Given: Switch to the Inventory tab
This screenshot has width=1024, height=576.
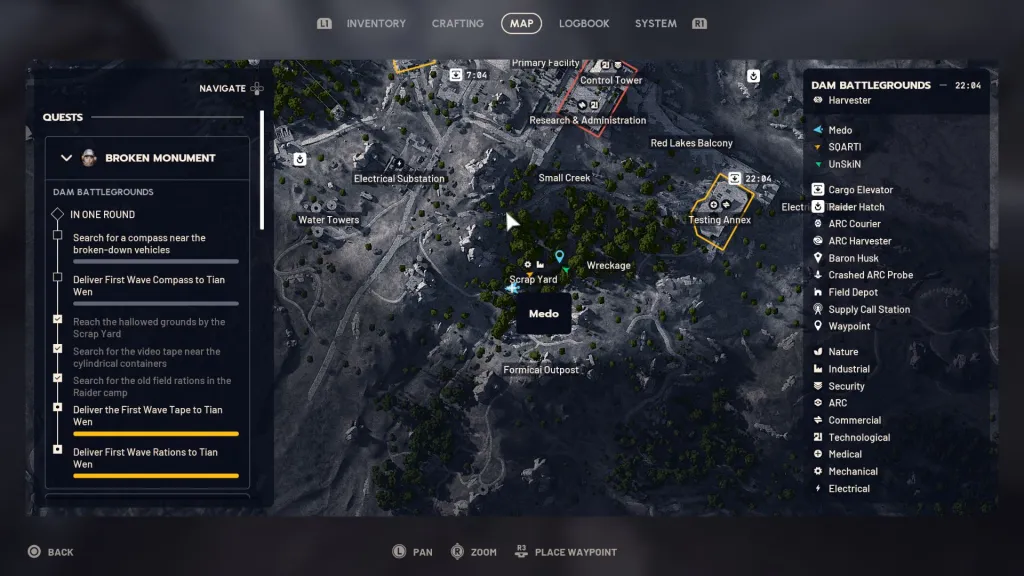Looking at the screenshot, I should [x=376, y=23].
